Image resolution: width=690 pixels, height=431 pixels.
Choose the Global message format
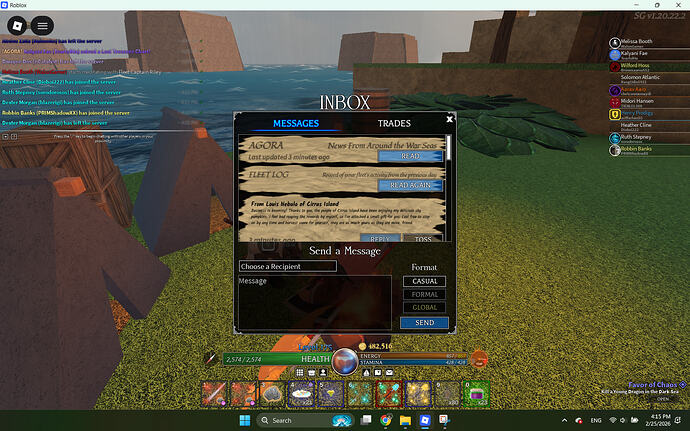(x=424, y=308)
